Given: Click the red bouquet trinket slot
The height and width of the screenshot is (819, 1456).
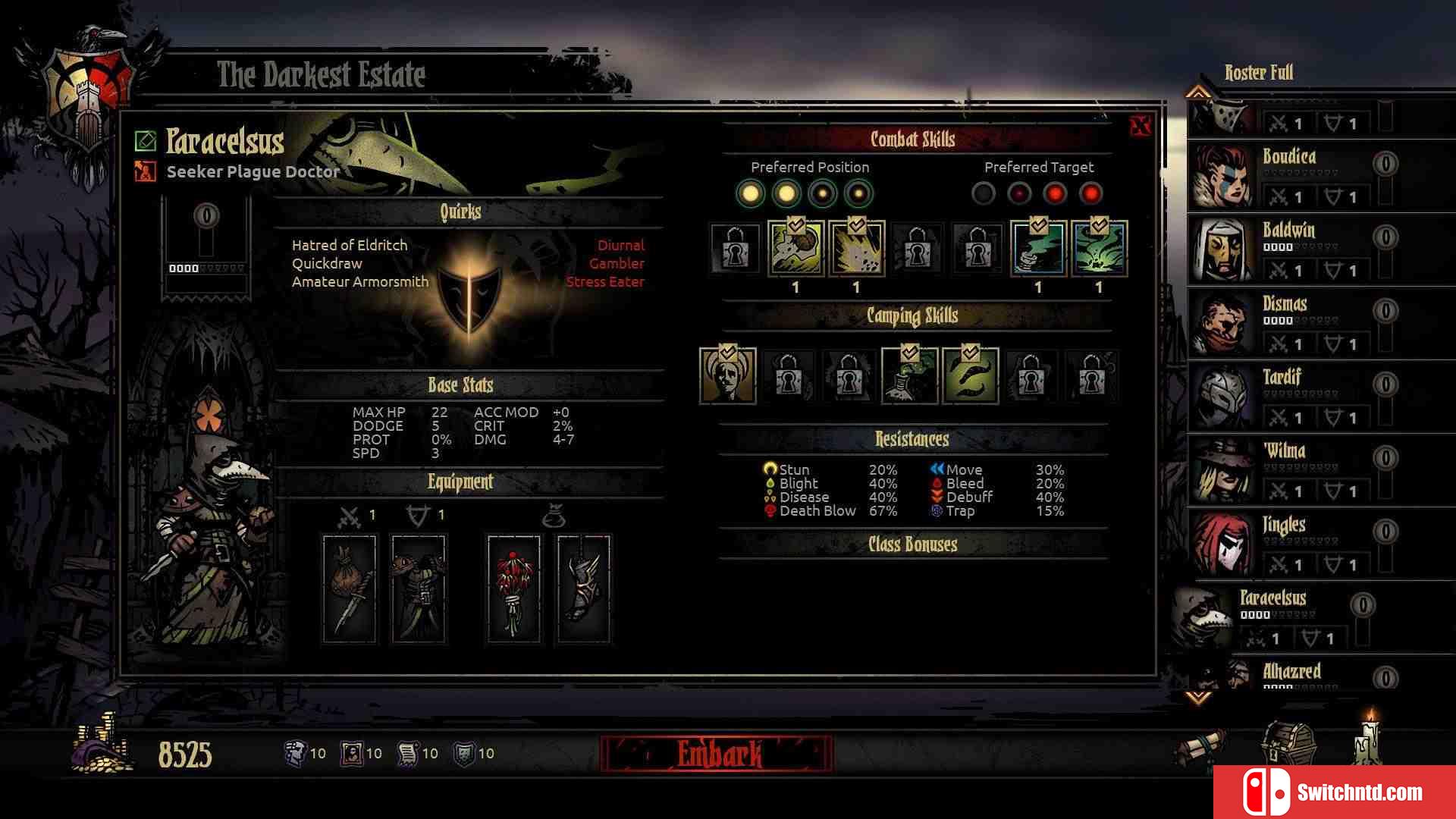Looking at the screenshot, I should click(514, 588).
